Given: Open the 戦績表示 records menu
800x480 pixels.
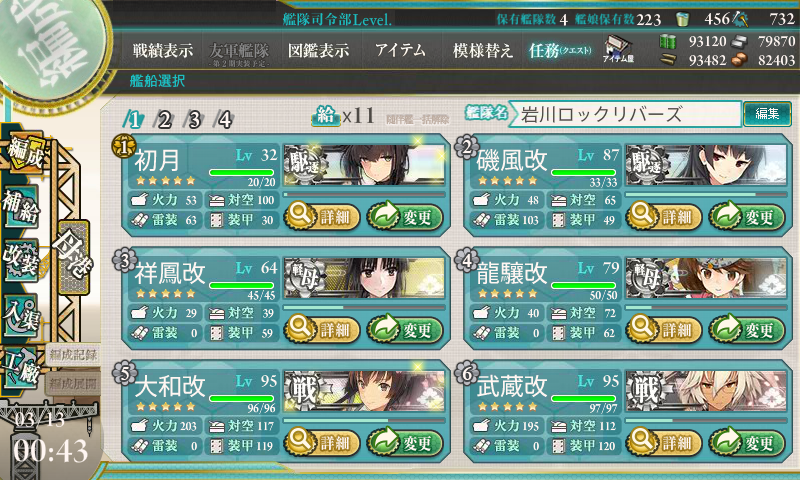Looking at the screenshot, I should [163, 50].
